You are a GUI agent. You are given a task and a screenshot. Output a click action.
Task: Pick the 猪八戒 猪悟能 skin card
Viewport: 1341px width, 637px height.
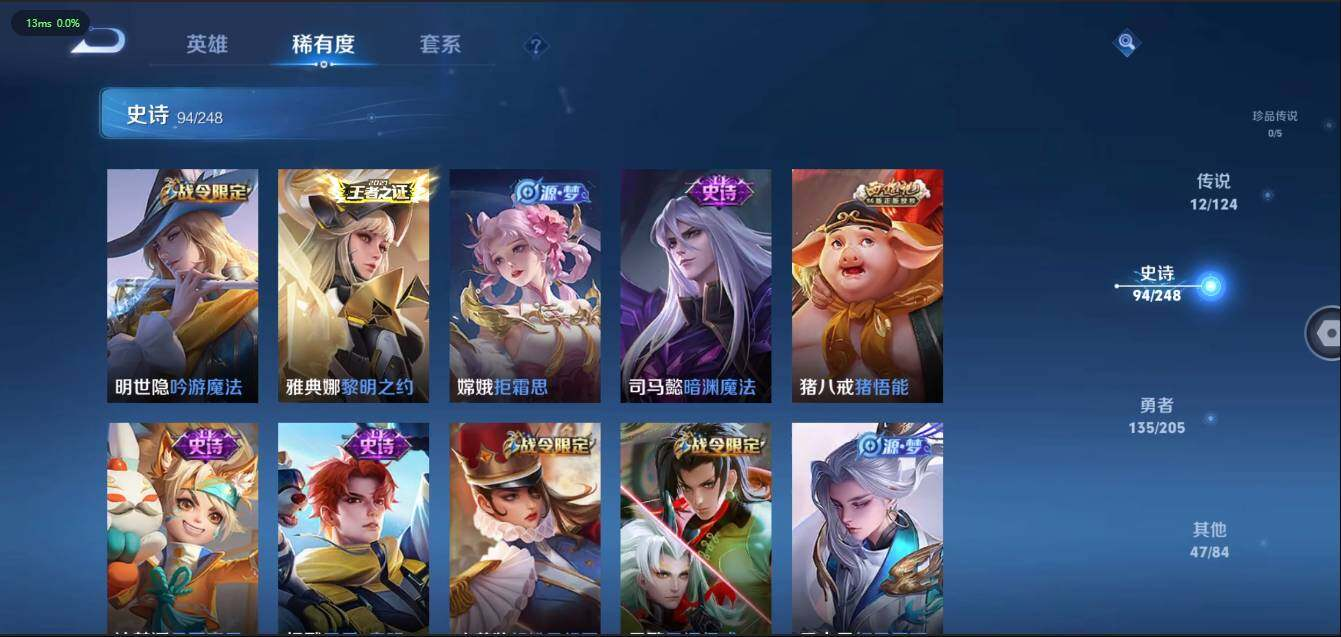tap(867, 286)
